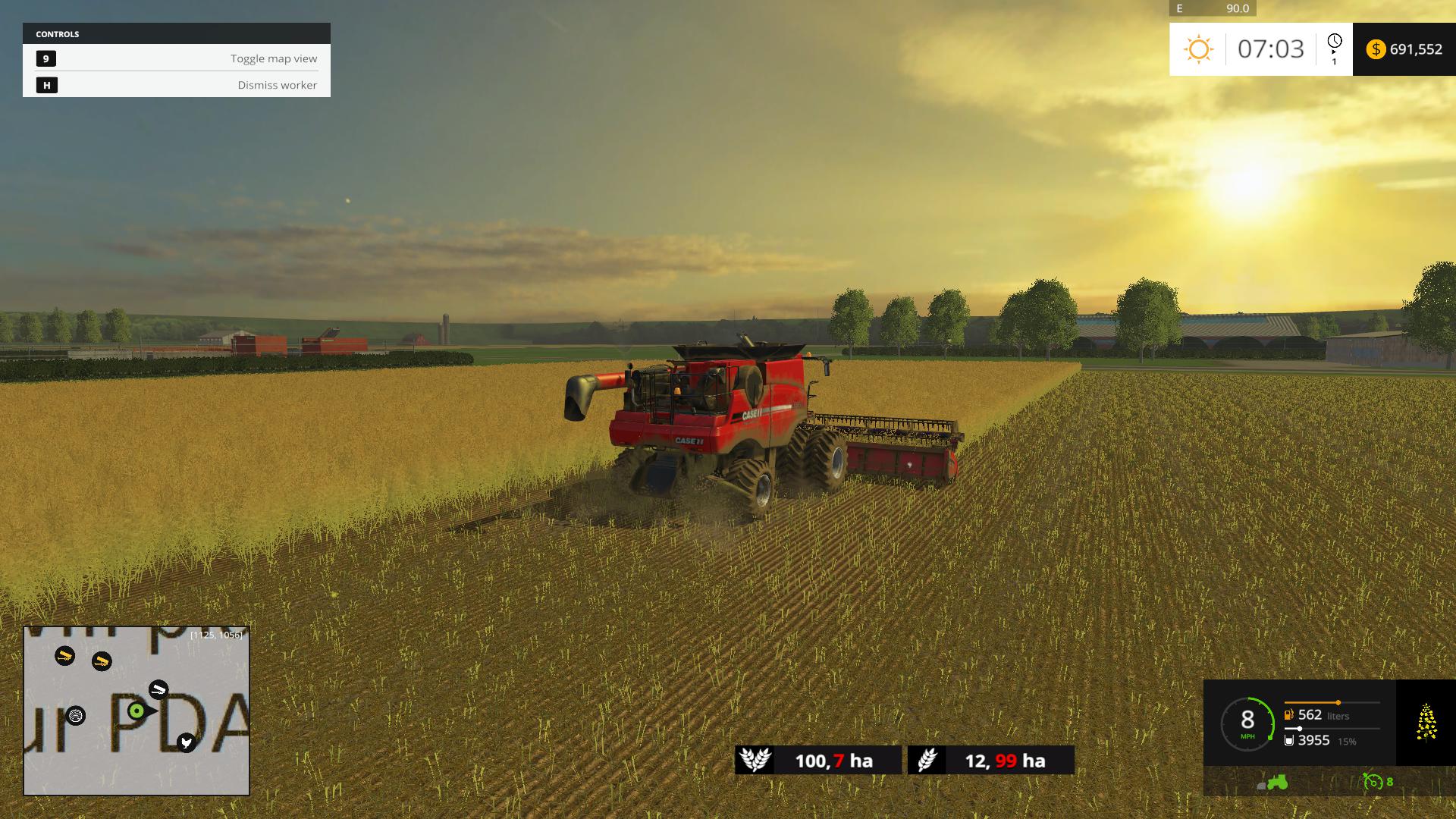Click the gold dollar coin icon
The height and width of the screenshot is (819, 1456).
click(1375, 49)
